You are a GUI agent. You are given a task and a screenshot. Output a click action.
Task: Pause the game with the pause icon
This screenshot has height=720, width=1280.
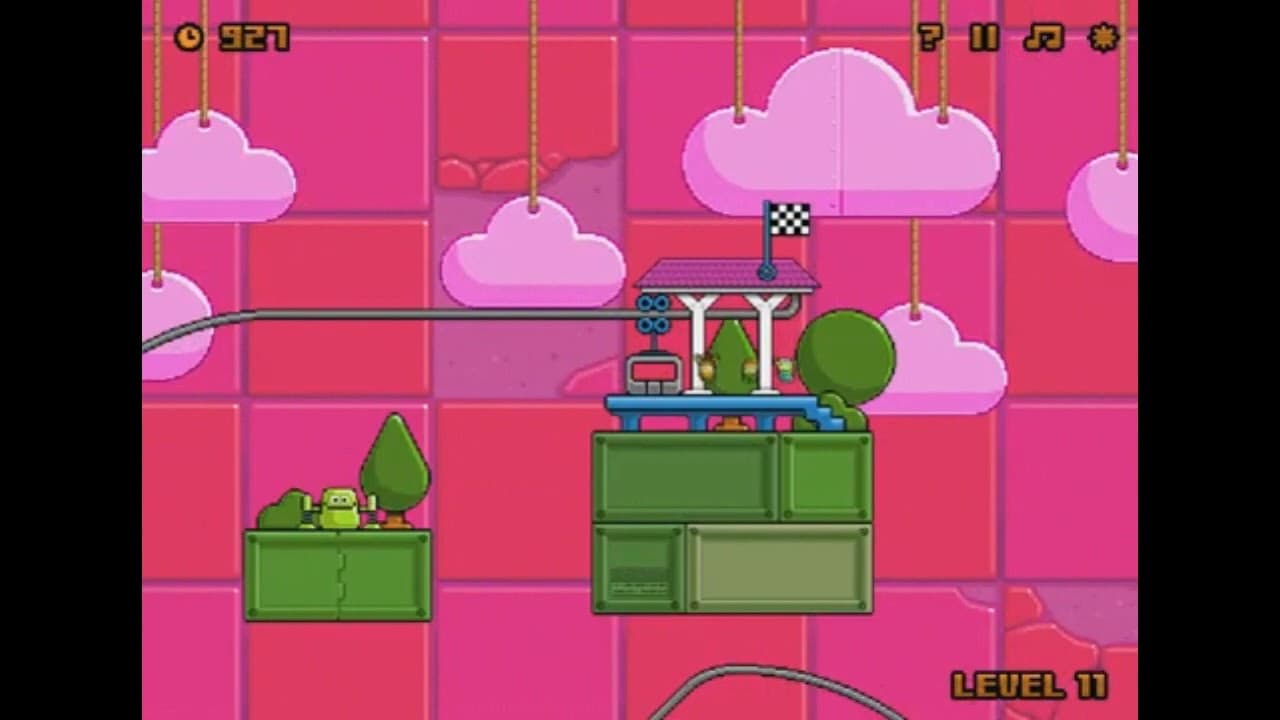[x=983, y=38]
